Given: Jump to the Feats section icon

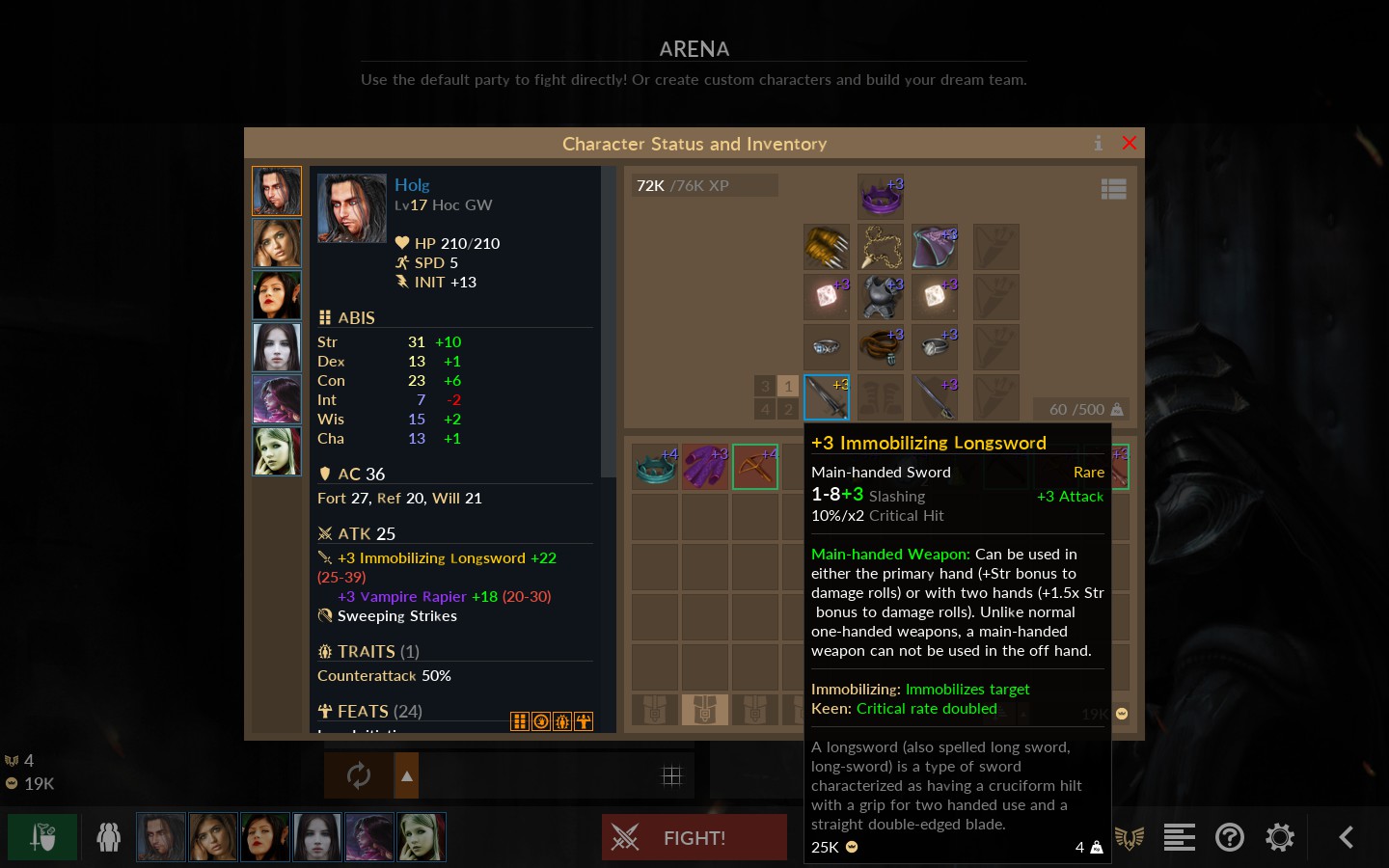Looking at the screenshot, I should pyautogui.click(x=584, y=721).
